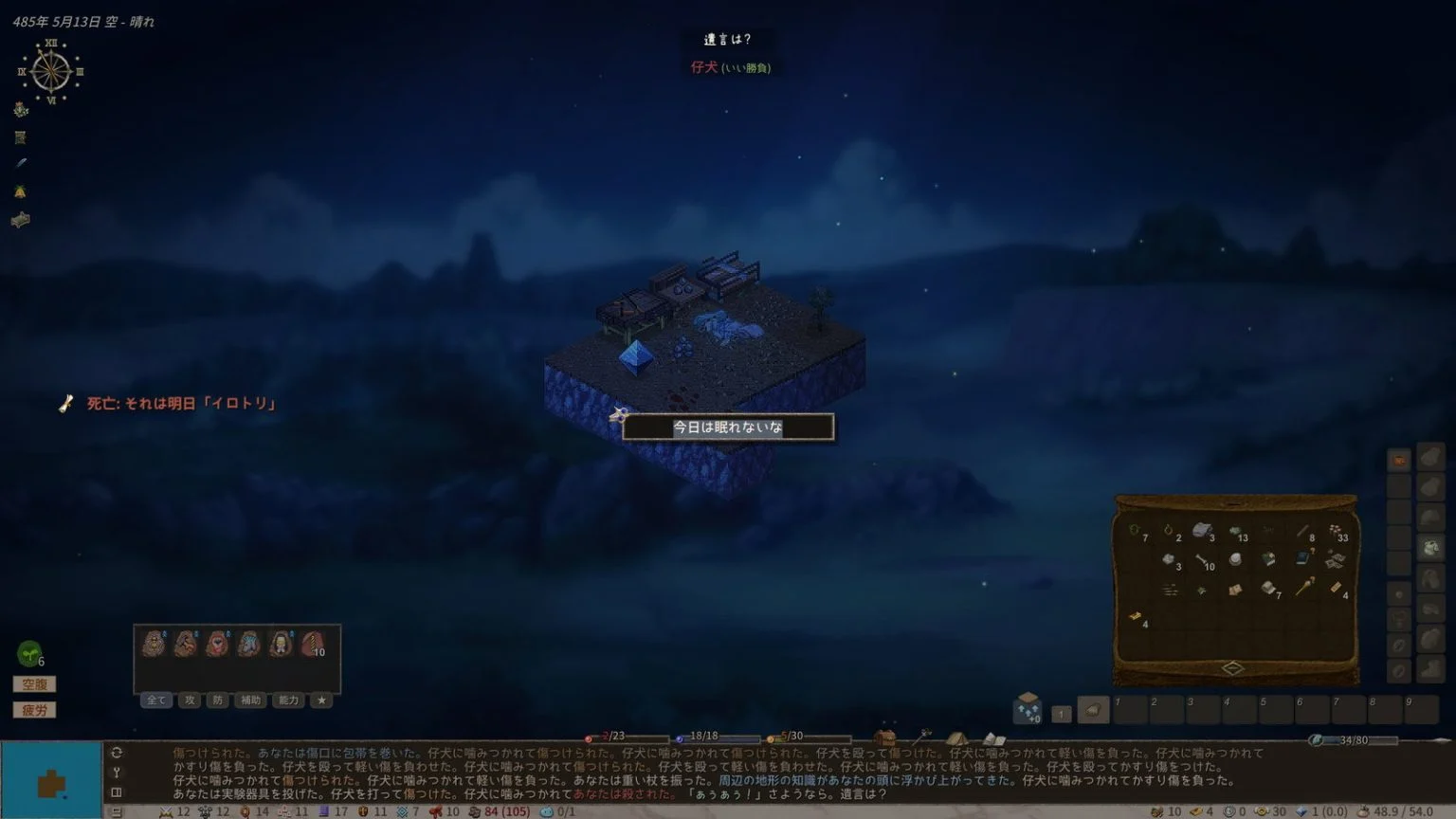Click the 空腹 hunger status label
The image size is (1456, 819).
[34, 684]
